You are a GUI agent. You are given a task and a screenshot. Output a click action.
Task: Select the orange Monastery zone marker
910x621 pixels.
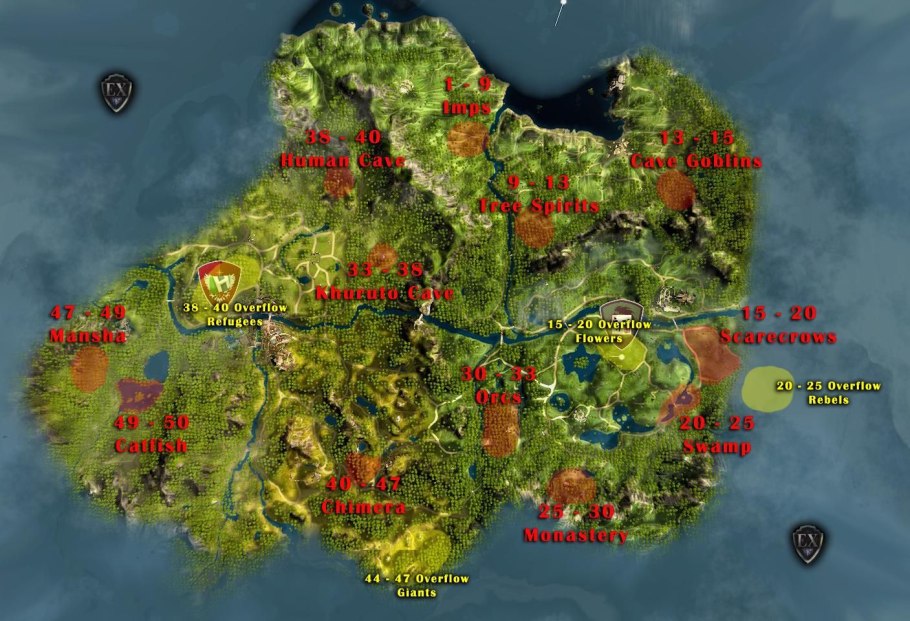[x=572, y=486]
